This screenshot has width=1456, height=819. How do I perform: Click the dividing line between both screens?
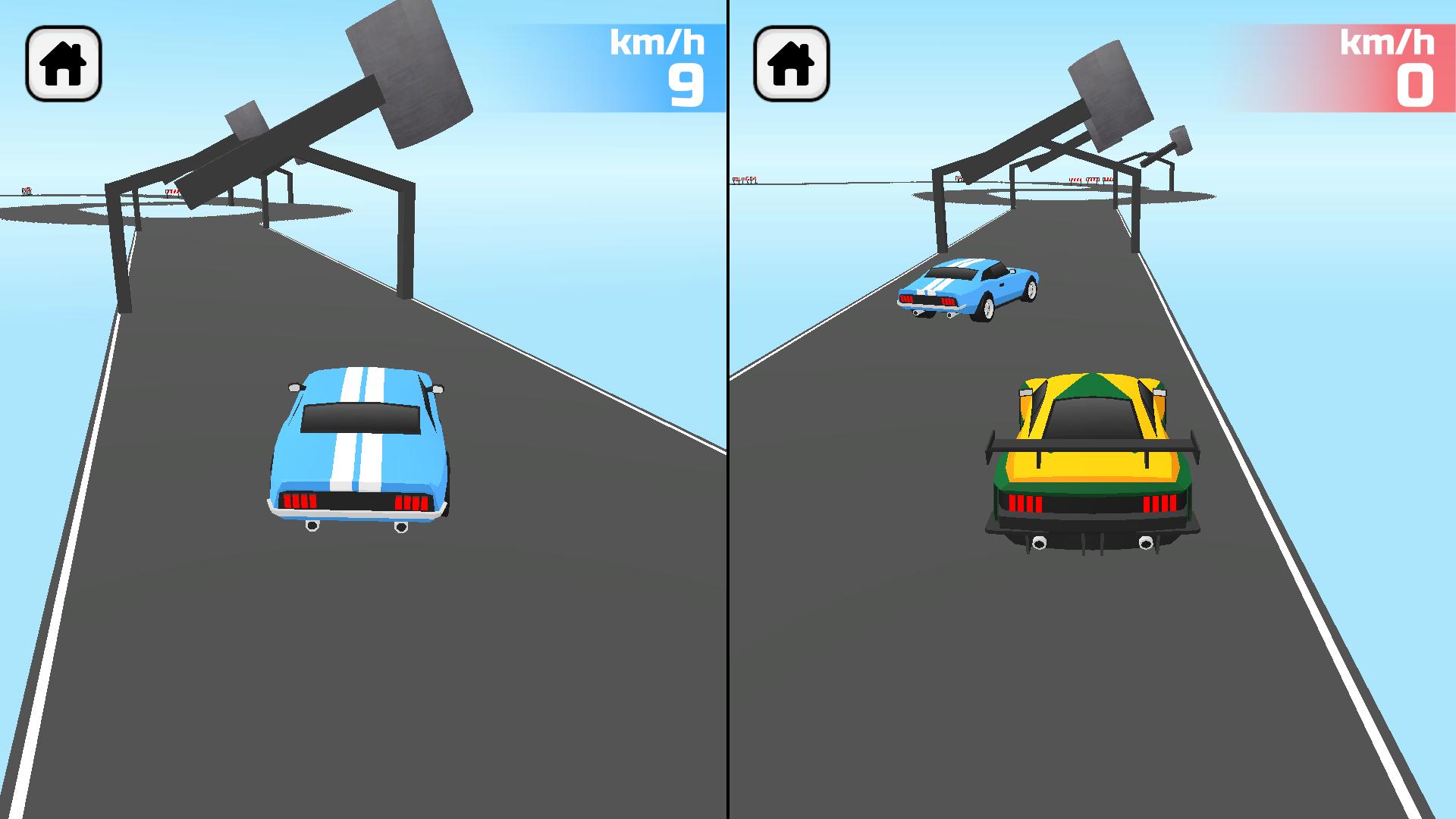point(728,409)
